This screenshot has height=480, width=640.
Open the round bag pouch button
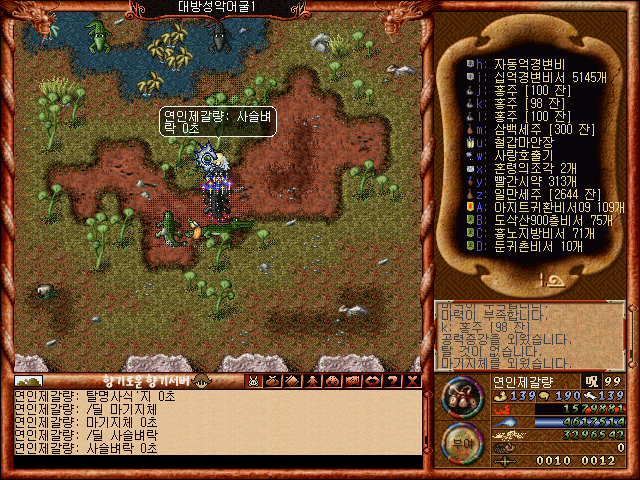[x=462, y=395]
